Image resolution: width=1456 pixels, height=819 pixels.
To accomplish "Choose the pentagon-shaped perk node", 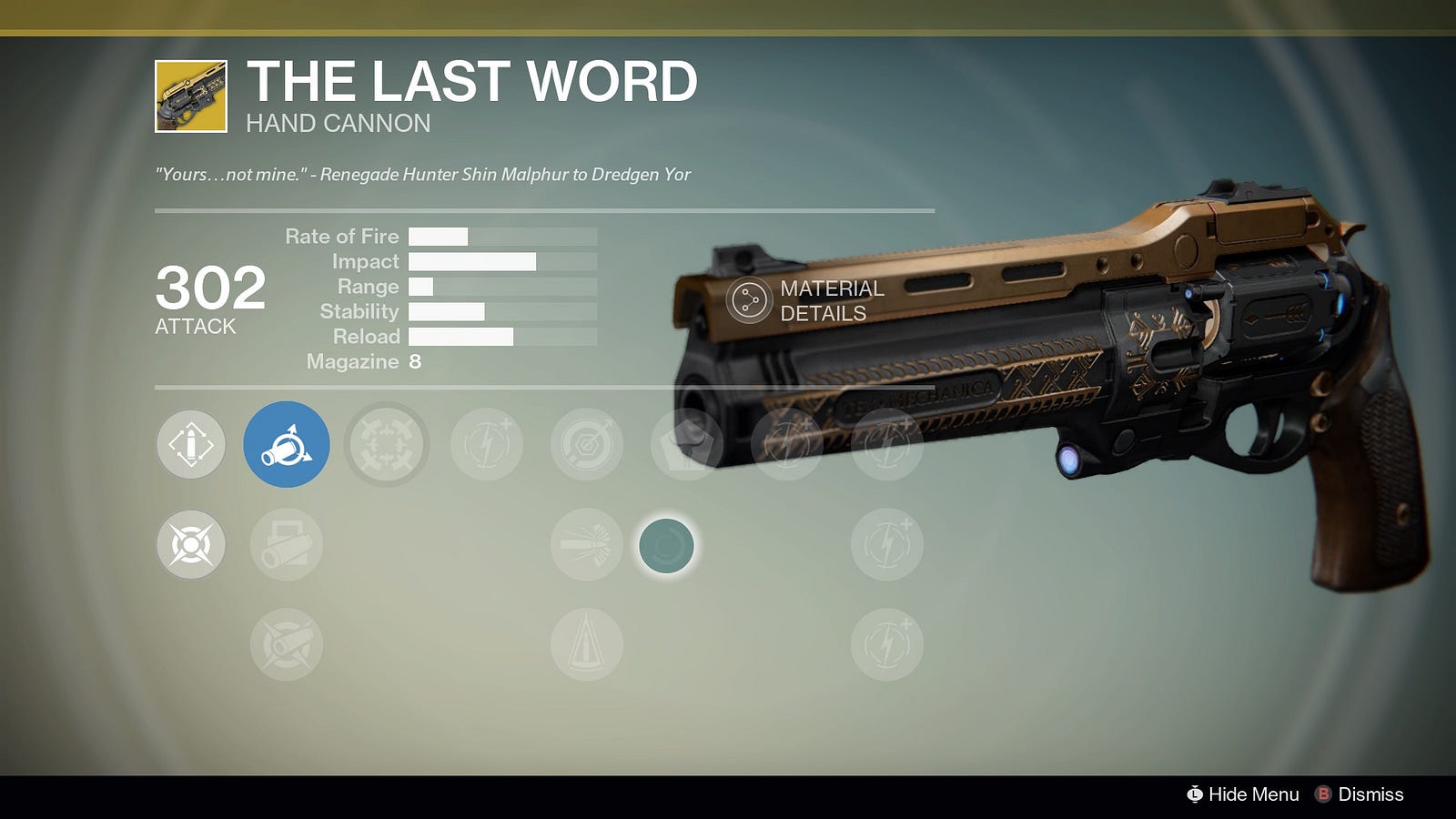I will coord(687,444).
